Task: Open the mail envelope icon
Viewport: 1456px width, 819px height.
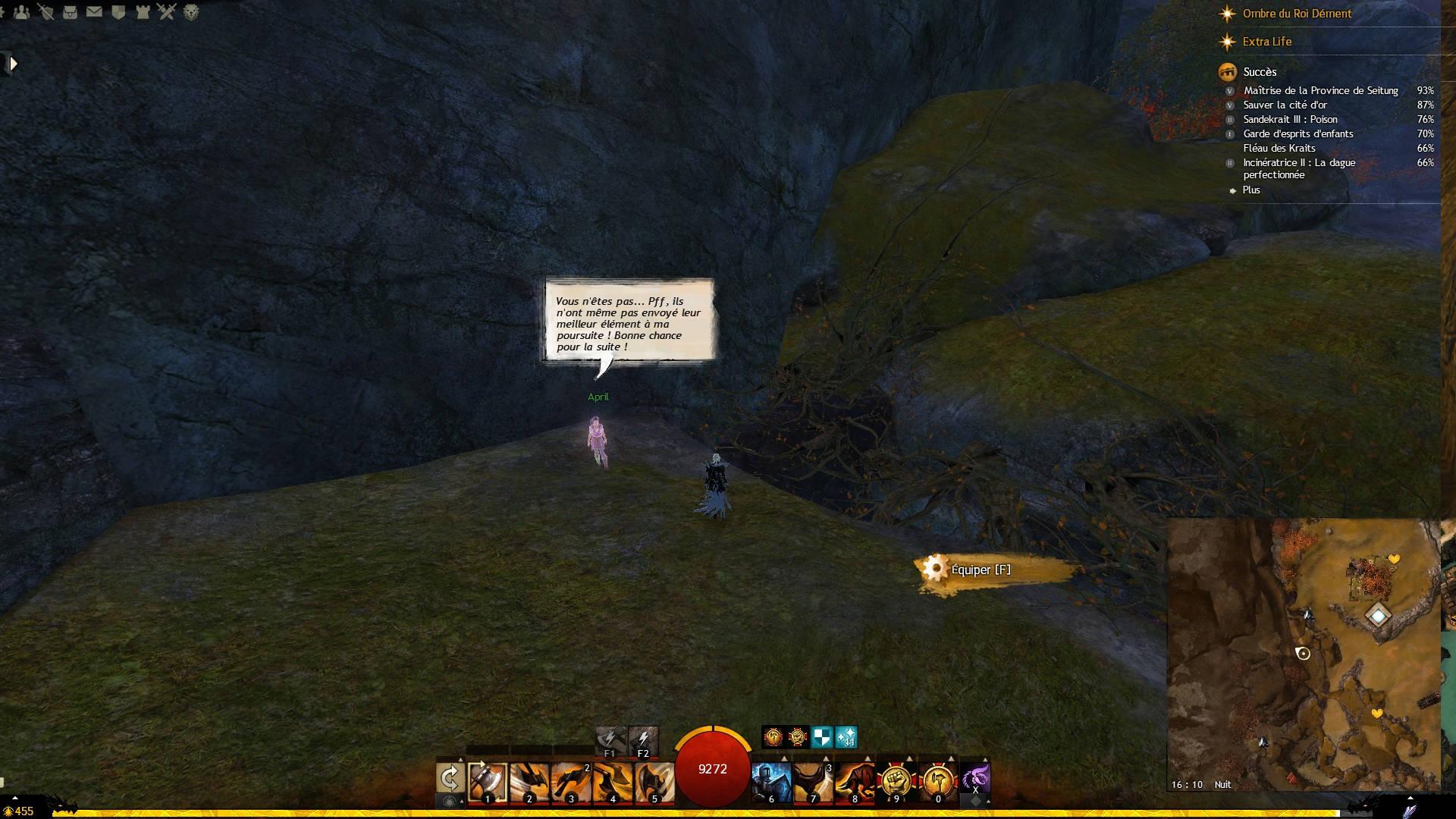Action: [x=94, y=11]
